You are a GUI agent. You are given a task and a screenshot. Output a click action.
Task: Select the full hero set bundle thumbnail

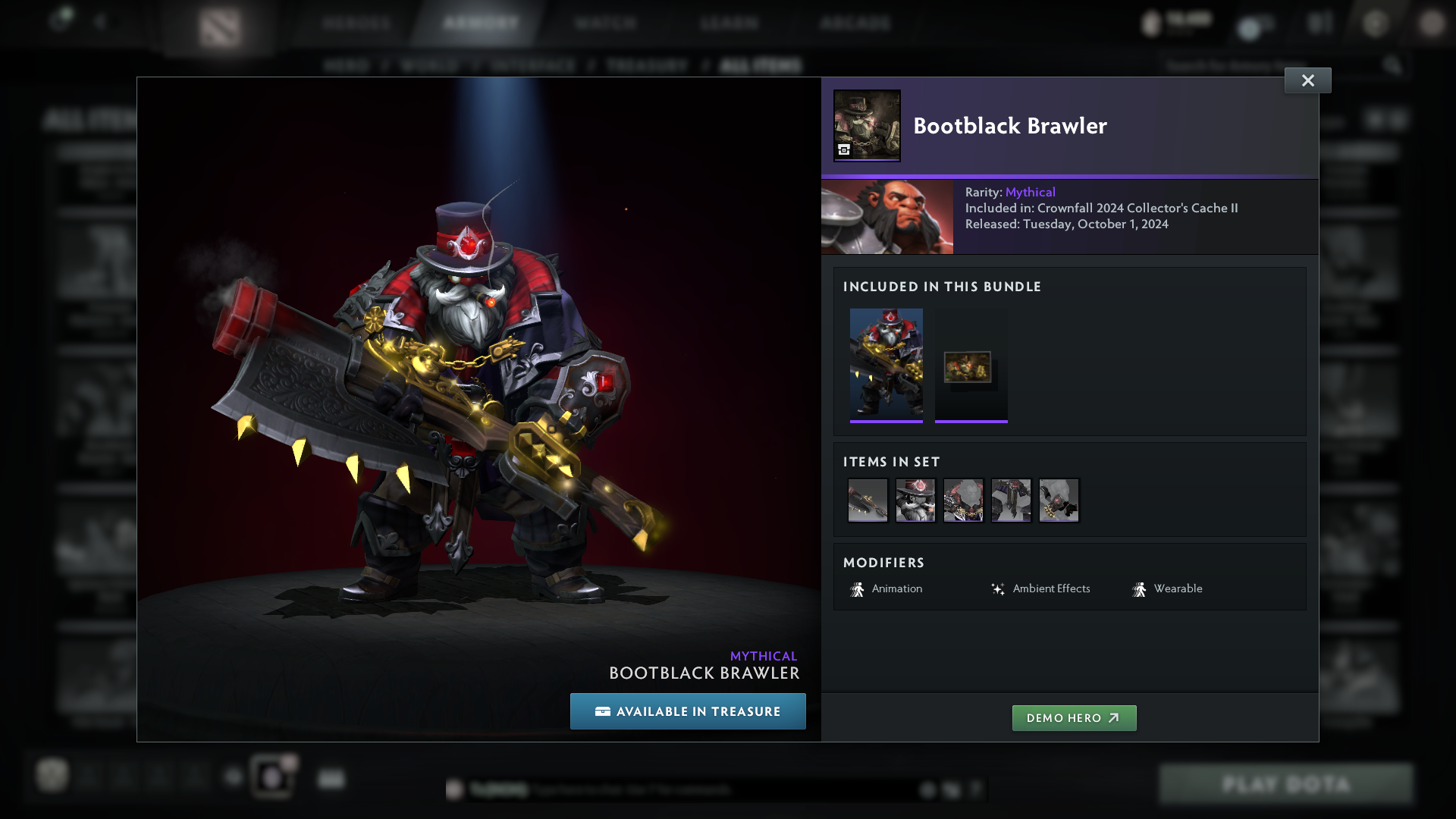(886, 364)
